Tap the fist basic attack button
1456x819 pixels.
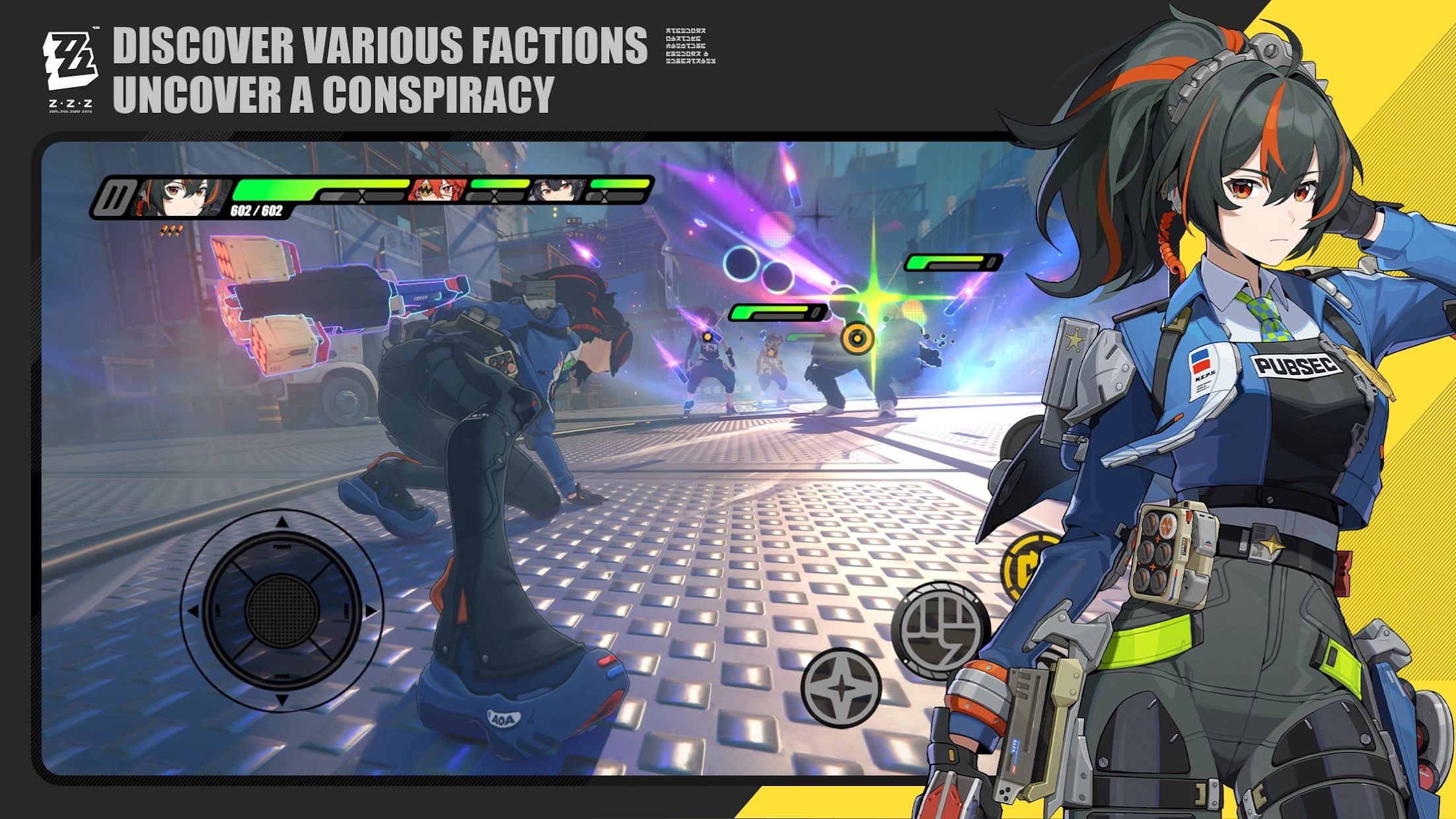939,630
